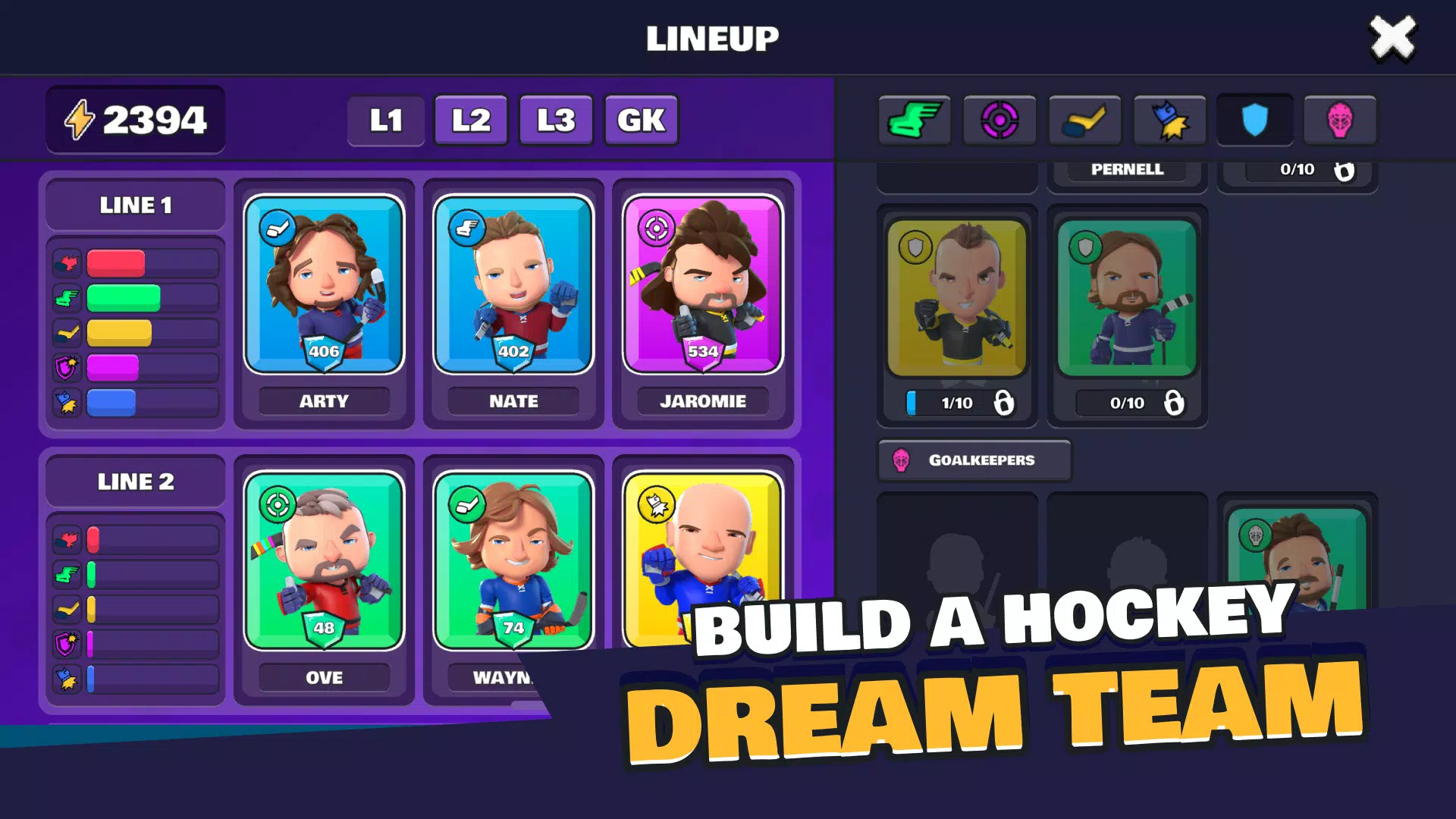This screenshot has height=819, width=1456.
Task: Select the L3 tab
Action: tap(555, 119)
